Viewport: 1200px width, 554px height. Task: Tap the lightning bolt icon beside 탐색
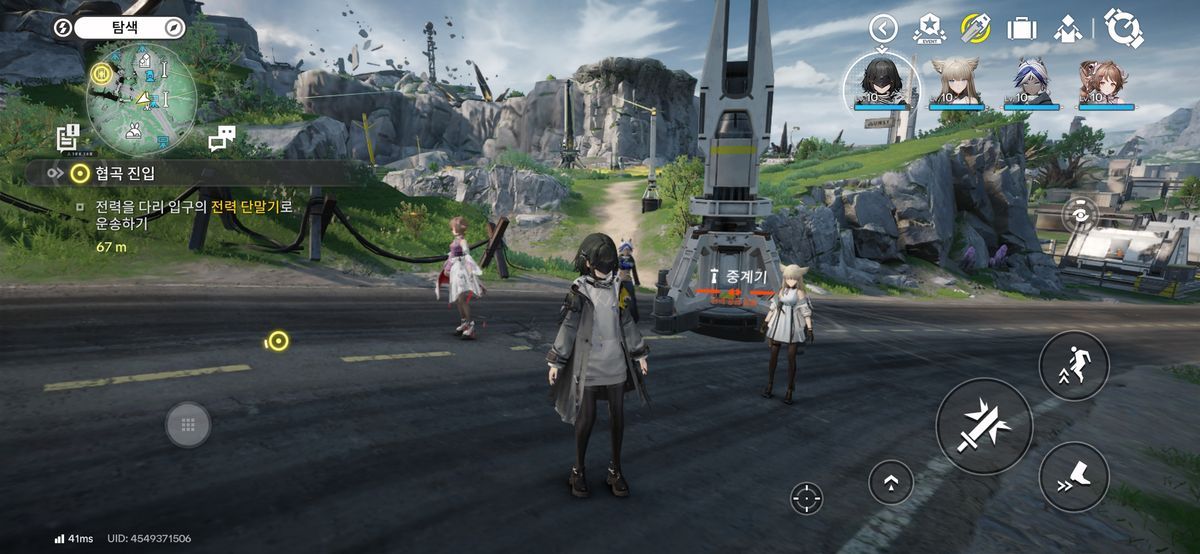pyautogui.click(x=63, y=28)
